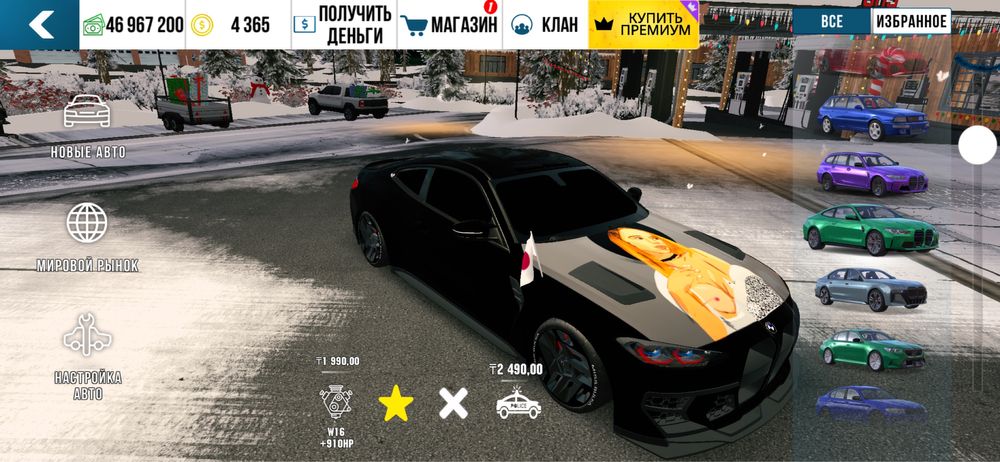Select the blue wagon car thumbnail
Screen dimensions: 1000x462
[x=871, y=117]
